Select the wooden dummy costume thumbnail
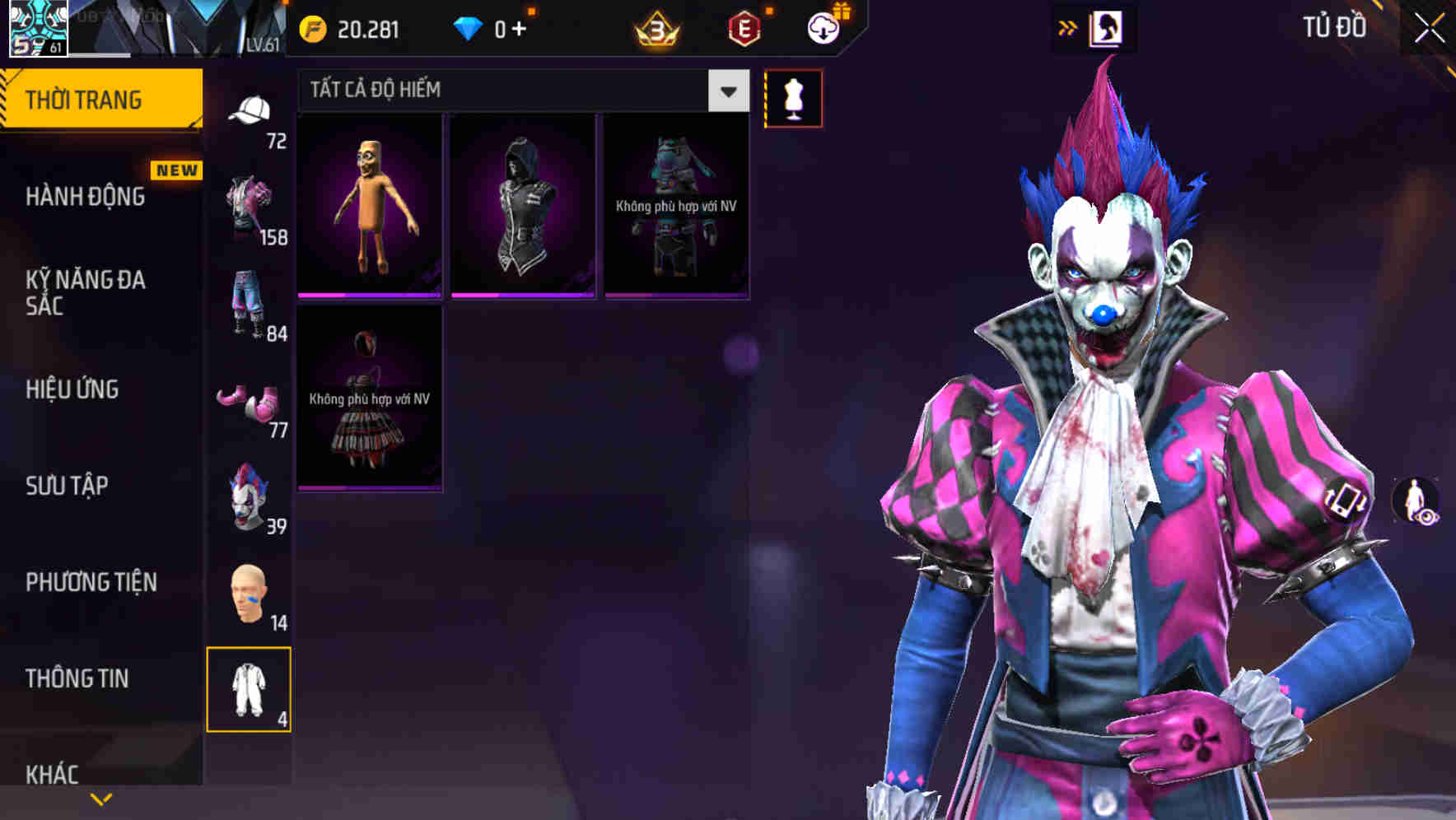 click(369, 204)
